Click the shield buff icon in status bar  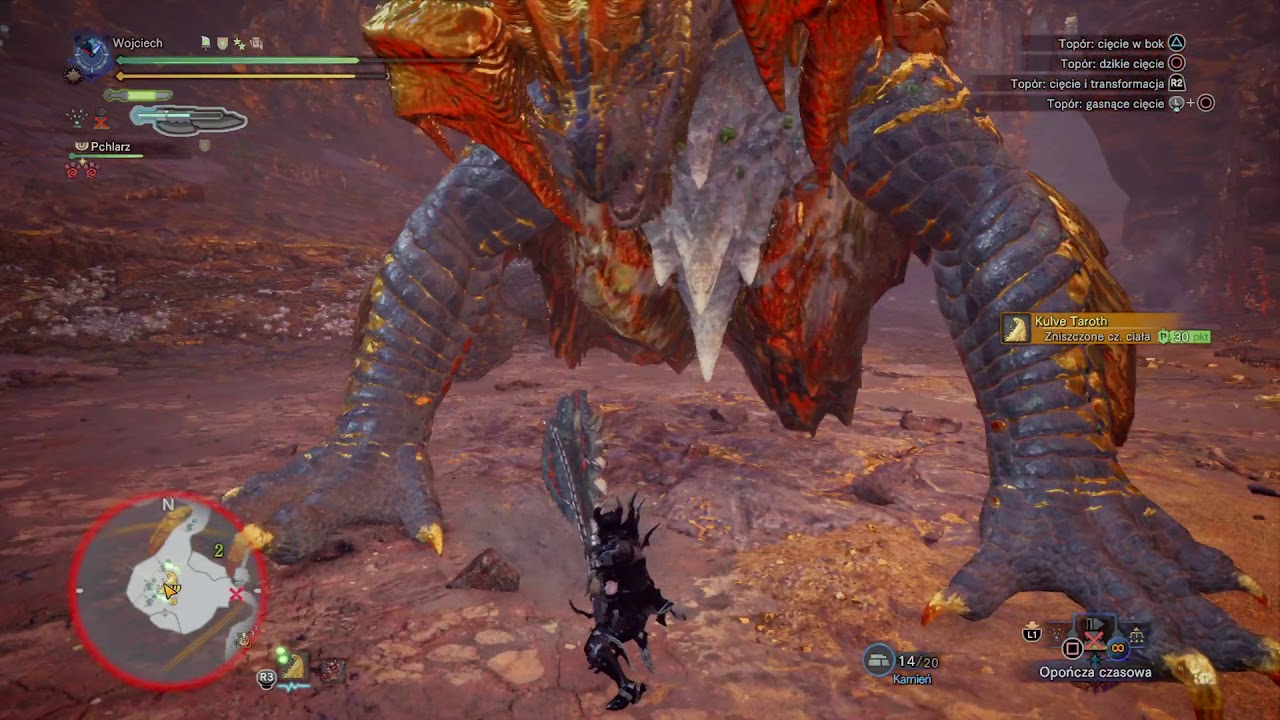[x=221, y=43]
